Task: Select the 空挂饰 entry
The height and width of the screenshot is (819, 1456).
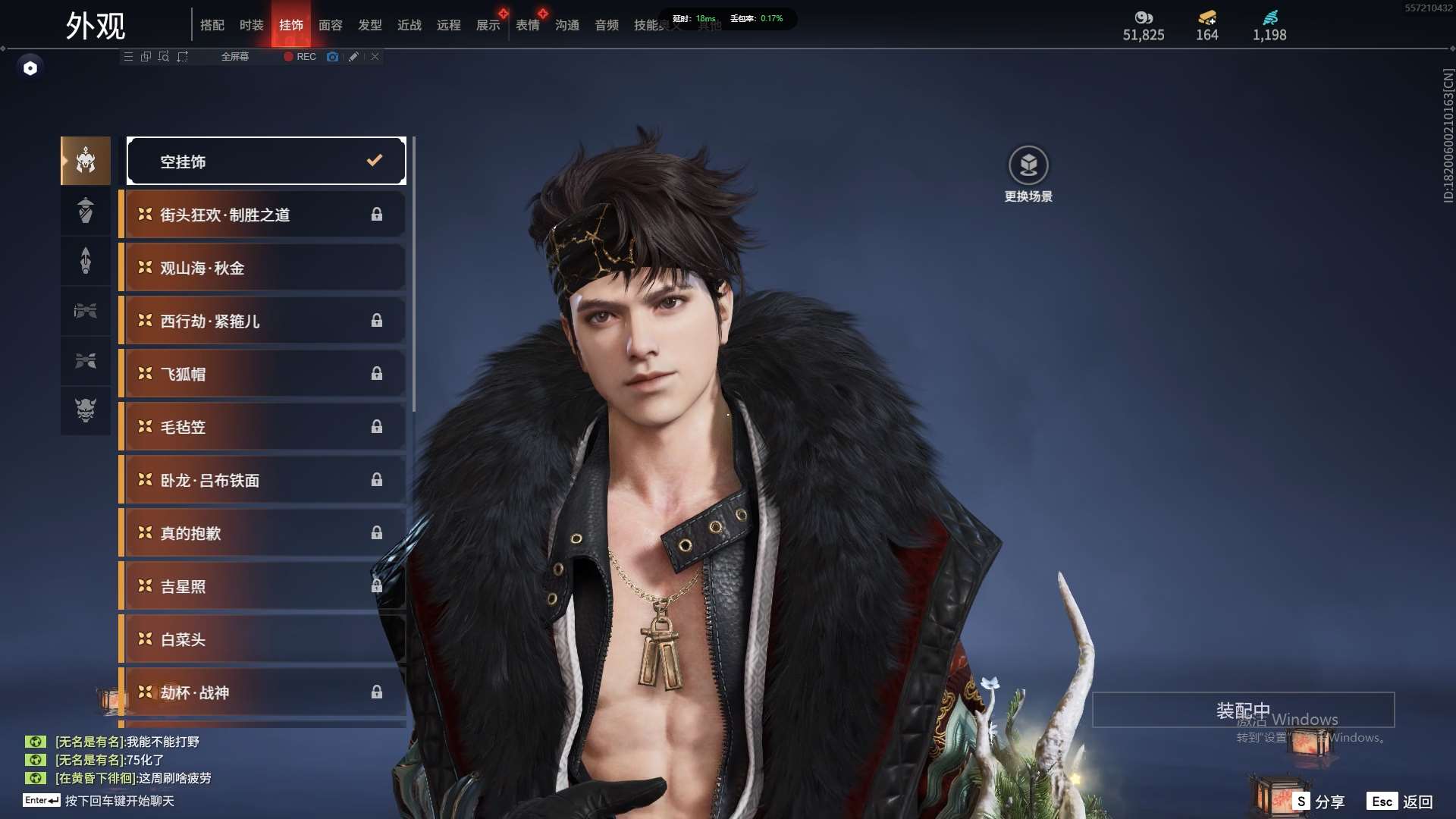Action: 266,161
